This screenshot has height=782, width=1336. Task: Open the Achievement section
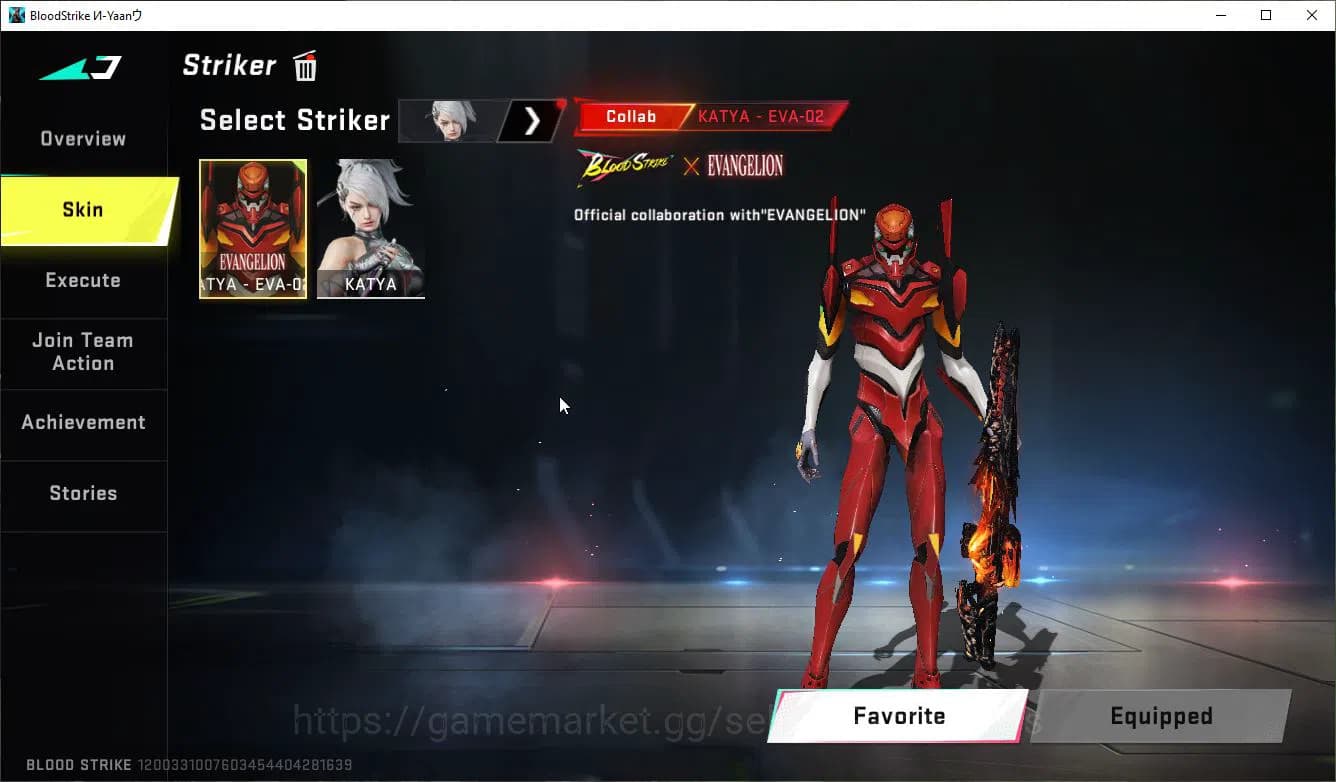tap(83, 423)
